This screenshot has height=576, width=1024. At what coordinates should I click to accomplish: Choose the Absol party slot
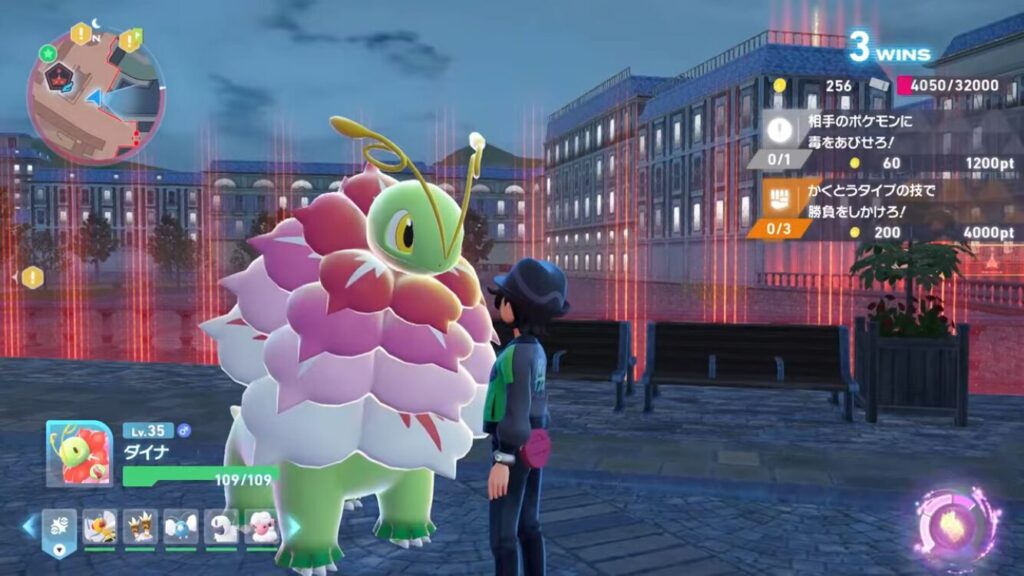coord(222,526)
